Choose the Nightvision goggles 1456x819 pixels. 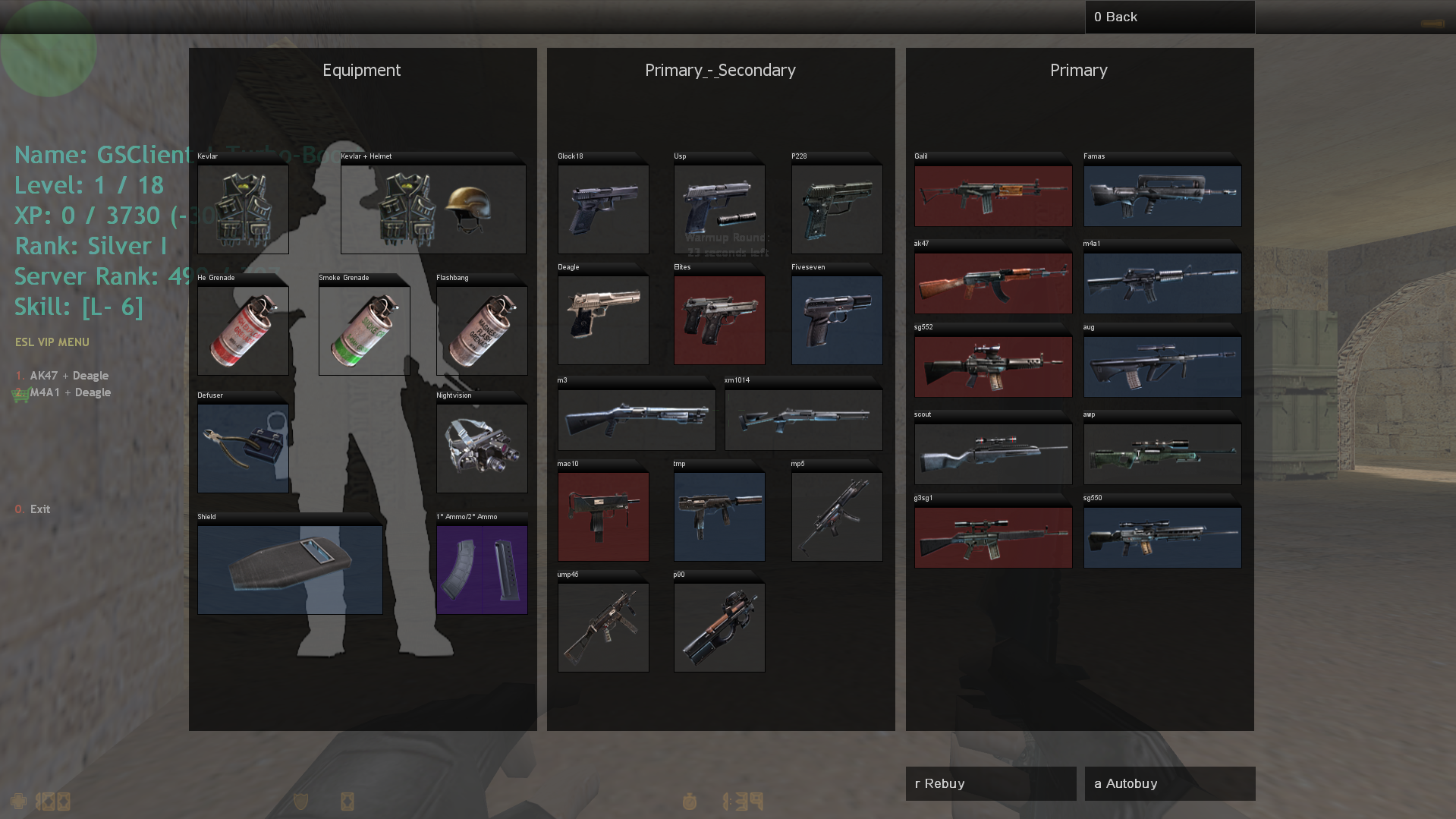click(x=482, y=448)
